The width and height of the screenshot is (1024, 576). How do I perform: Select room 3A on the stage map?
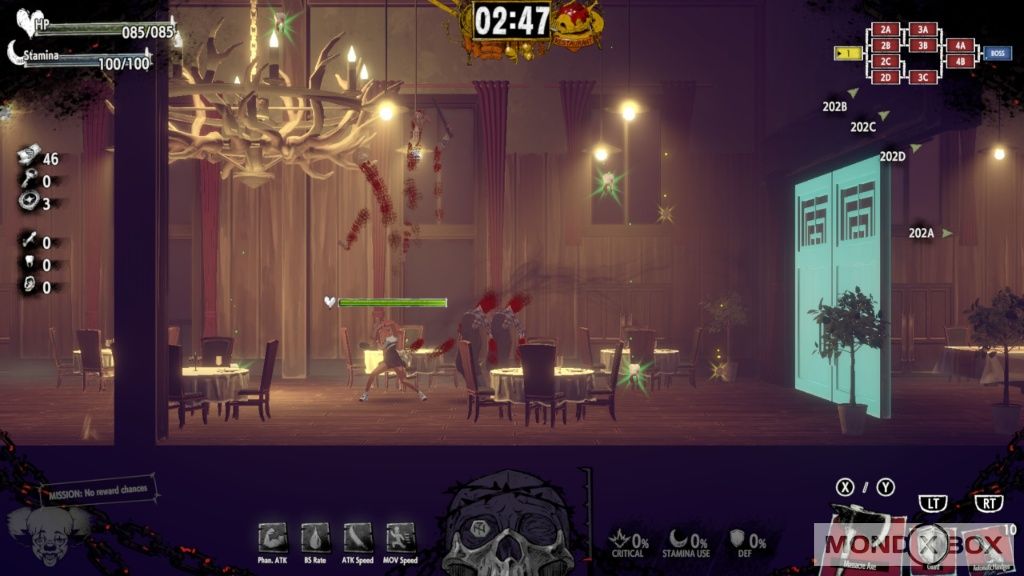(923, 30)
